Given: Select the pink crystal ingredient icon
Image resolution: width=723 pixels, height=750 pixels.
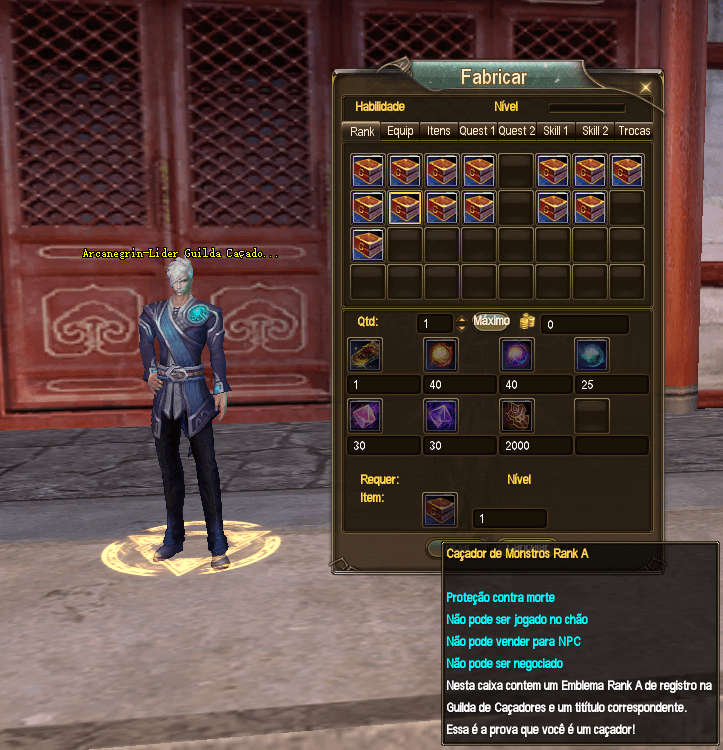Looking at the screenshot, I should pos(365,416).
